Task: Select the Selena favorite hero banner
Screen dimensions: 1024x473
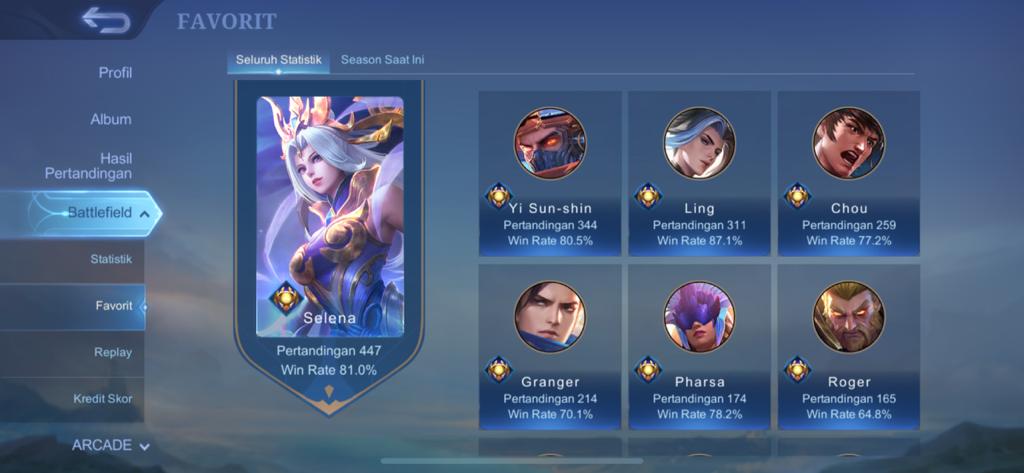Action: pyautogui.click(x=329, y=240)
